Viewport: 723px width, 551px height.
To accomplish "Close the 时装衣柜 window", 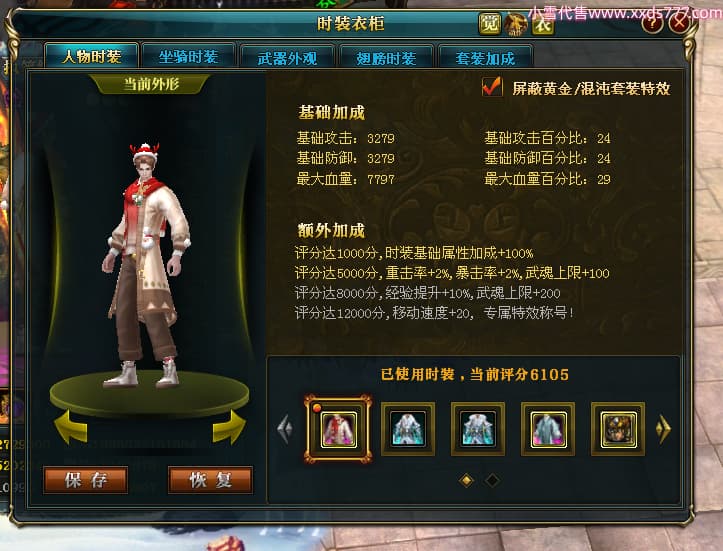I will [680, 22].
